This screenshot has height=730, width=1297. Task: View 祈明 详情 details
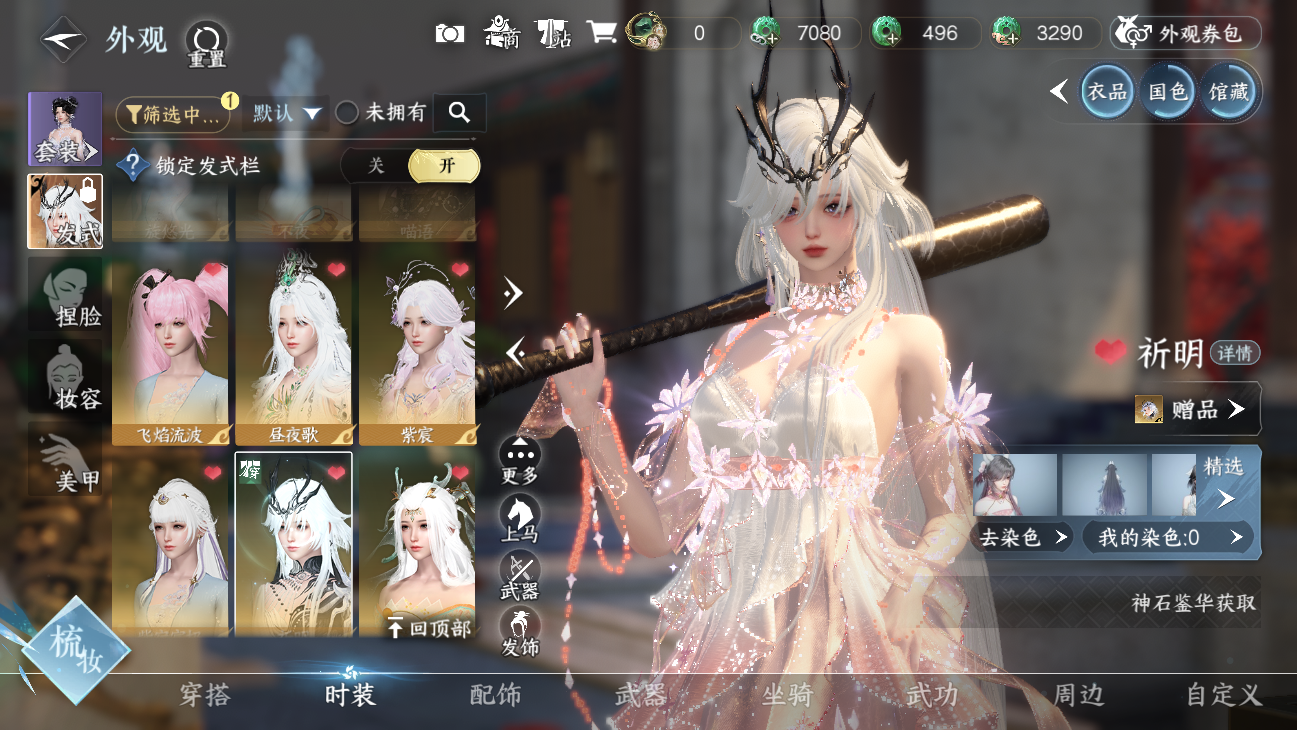point(1235,353)
